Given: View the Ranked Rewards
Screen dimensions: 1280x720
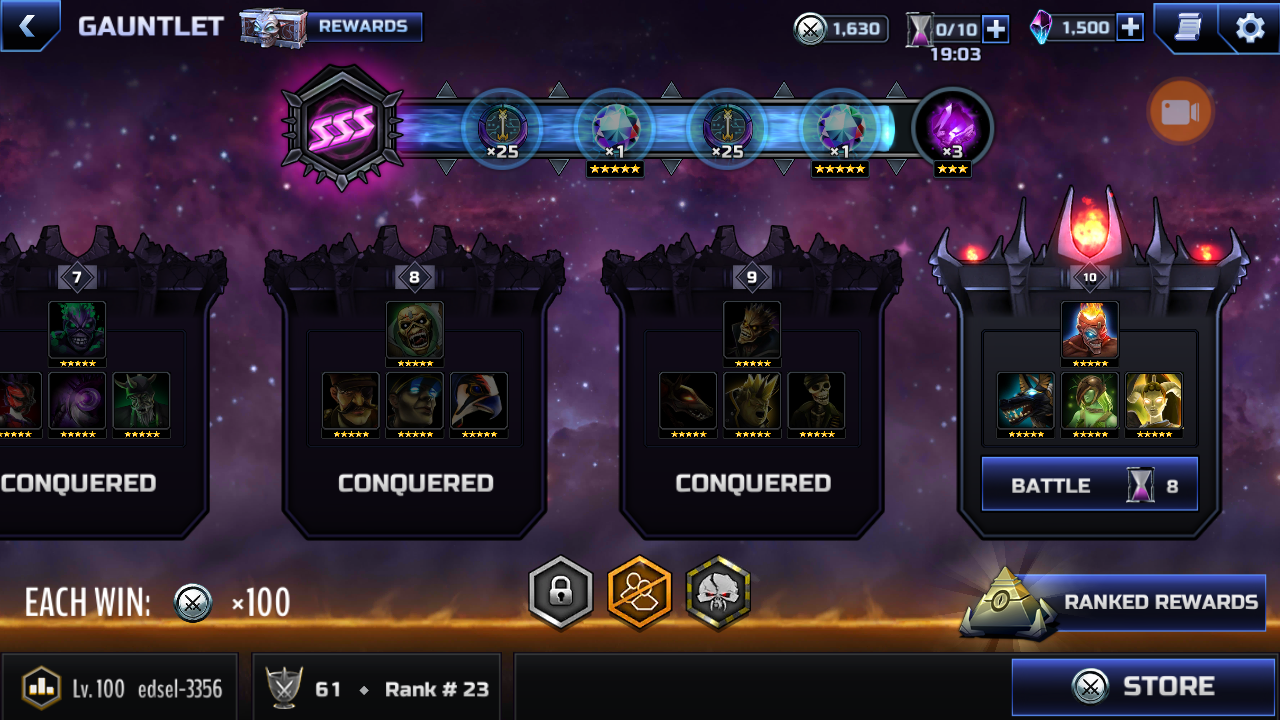Looking at the screenshot, I should (x=1140, y=602).
